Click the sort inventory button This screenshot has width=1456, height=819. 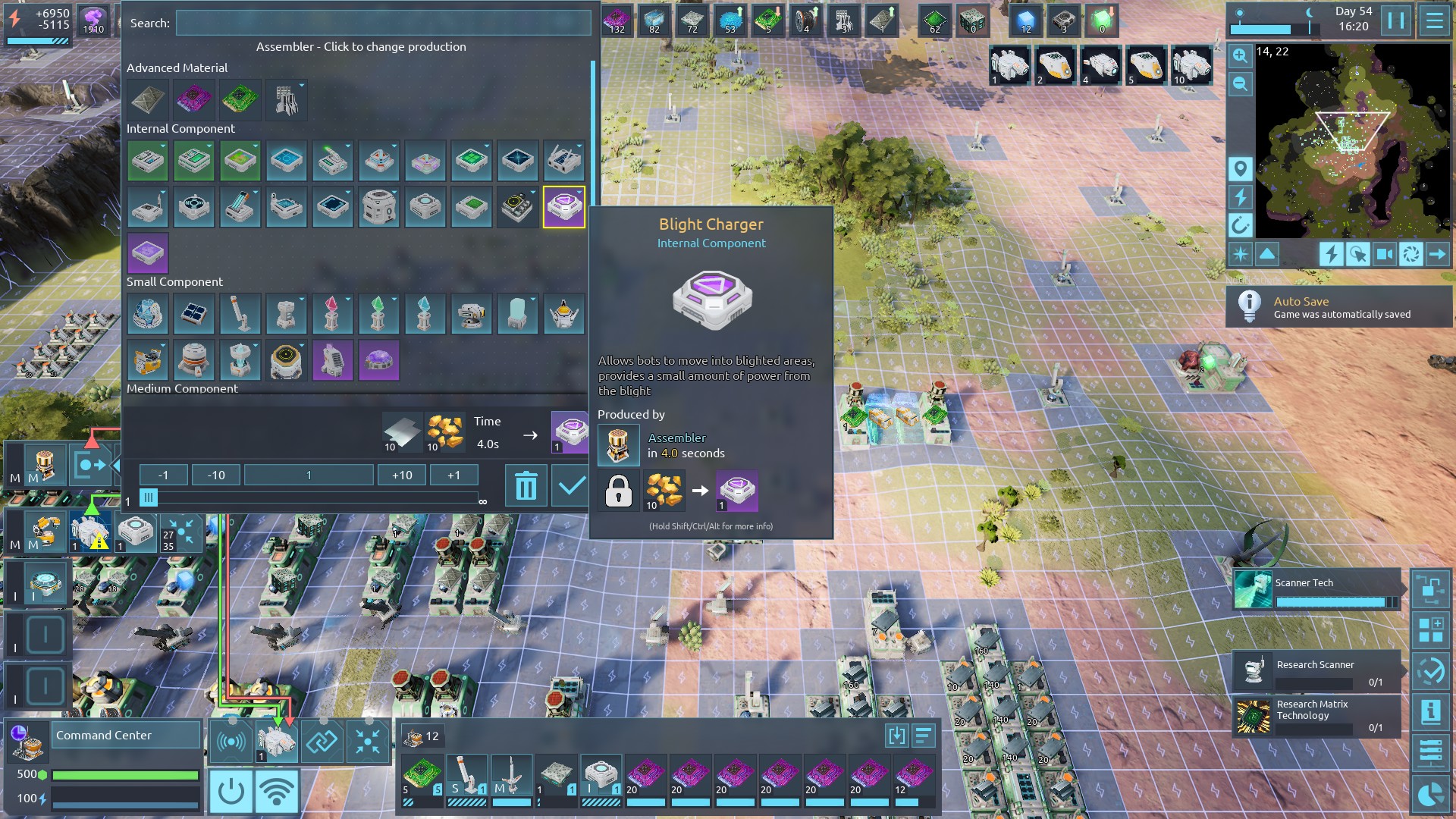tap(923, 736)
